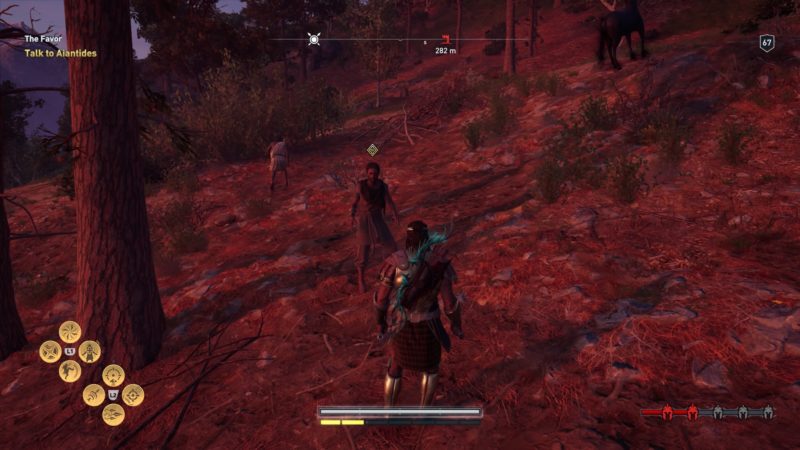Image resolution: width=800 pixels, height=450 pixels.
Task: Click the diamond quest marker above the NPC
Action: [x=373, y=150]
